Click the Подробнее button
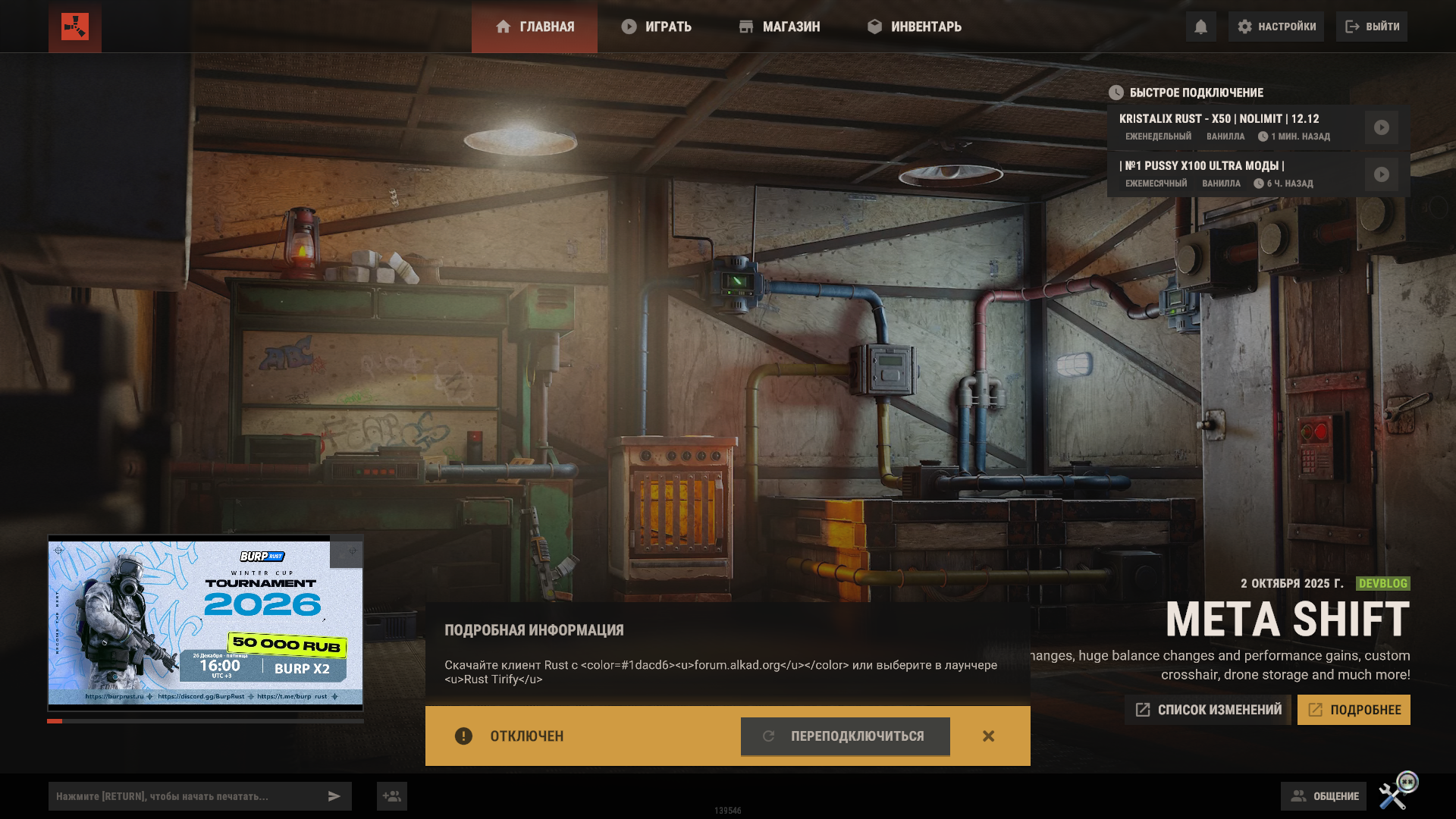Screen dimensions: 1456x819 click(x=1354, y=710)
